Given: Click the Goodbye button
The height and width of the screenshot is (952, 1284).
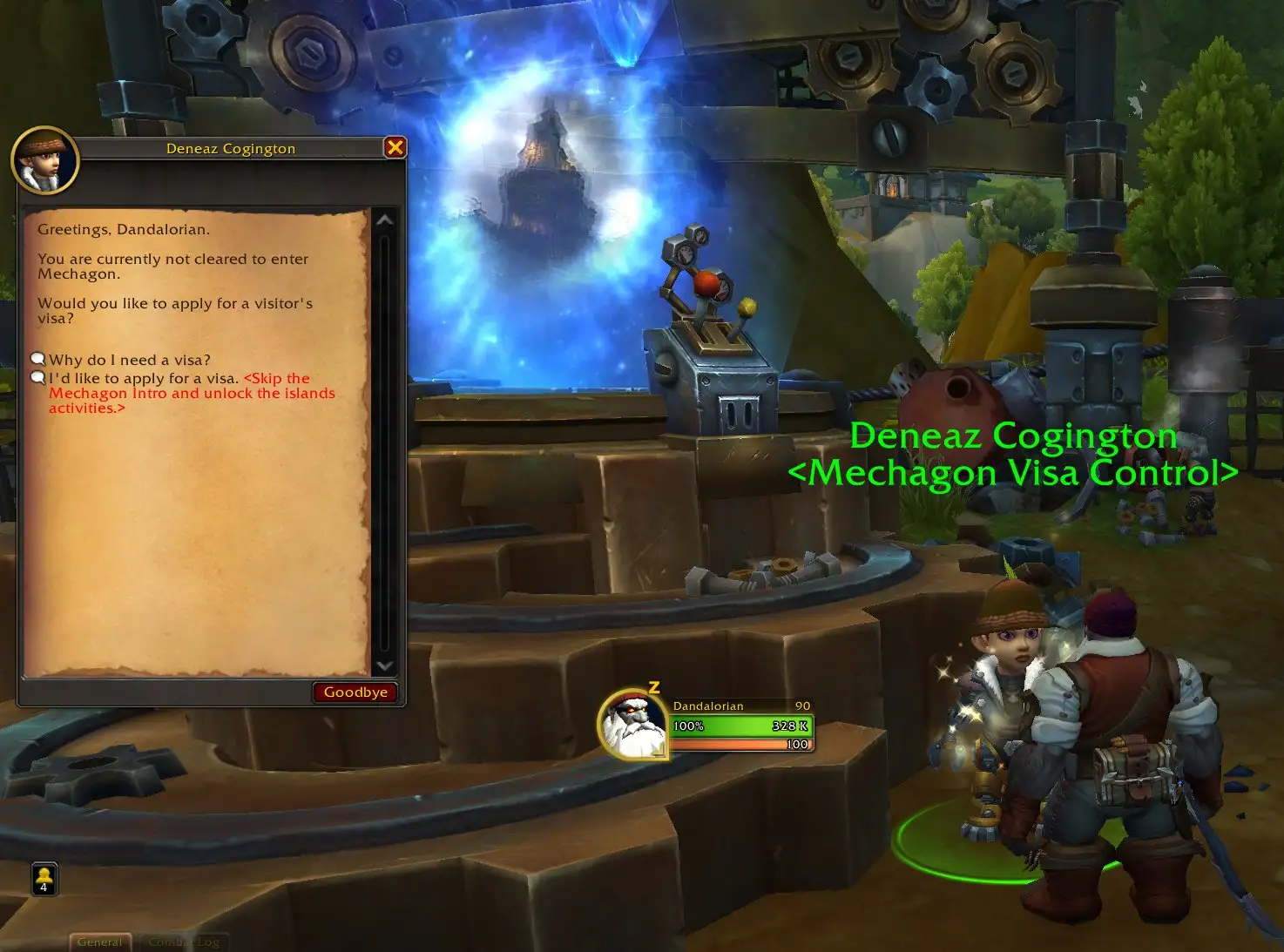Looking at the screenshot, I should (355, 692).
